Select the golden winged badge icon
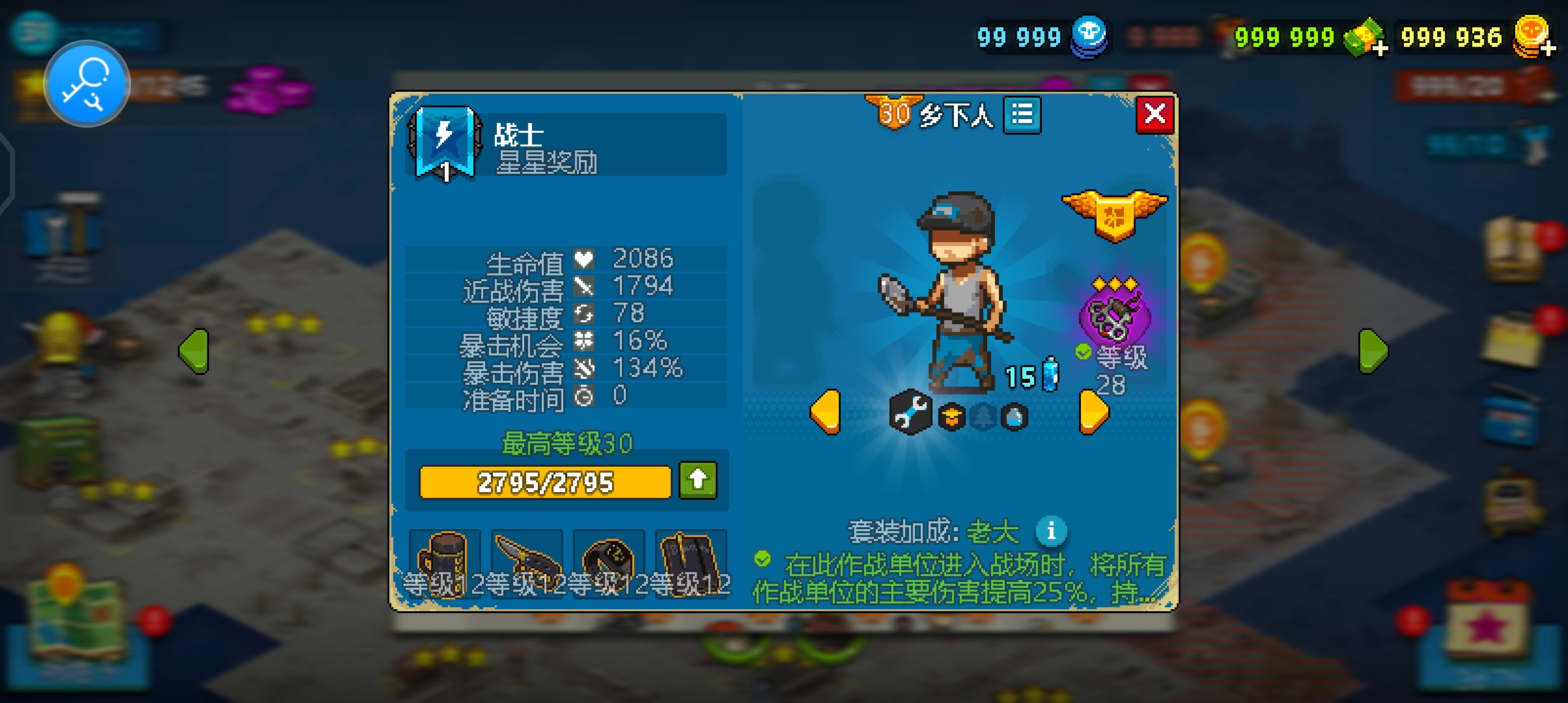Screen dimensions: 1568x703 pyautogui.click(x=1114, y=214)
